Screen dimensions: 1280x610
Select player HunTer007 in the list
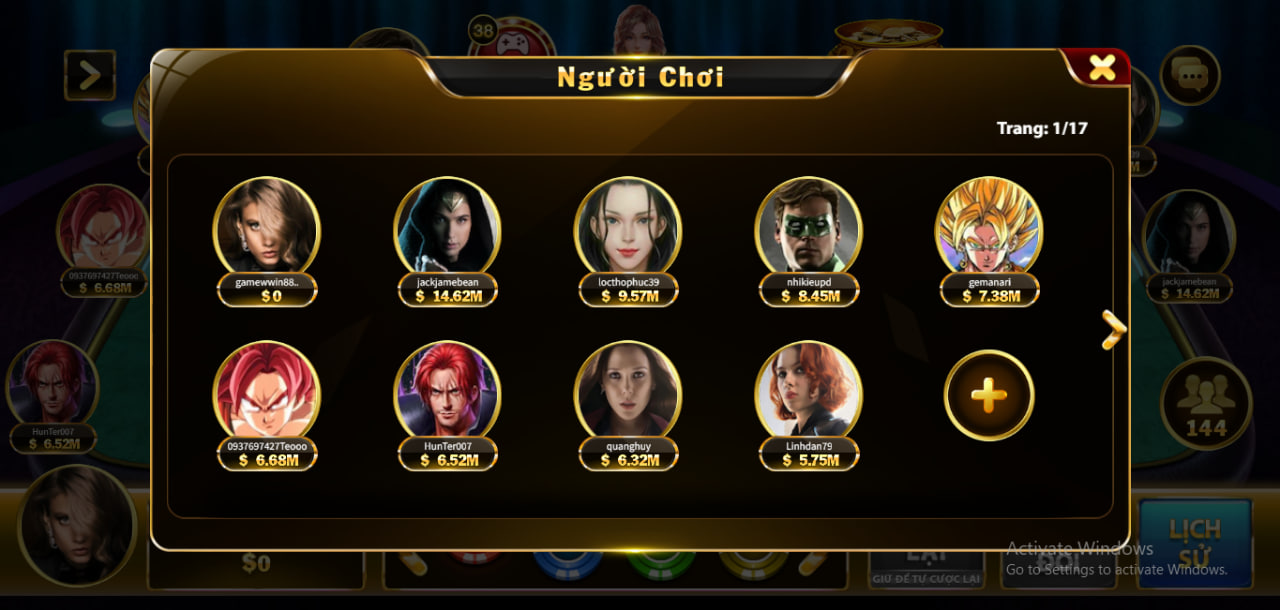[447, 392]
